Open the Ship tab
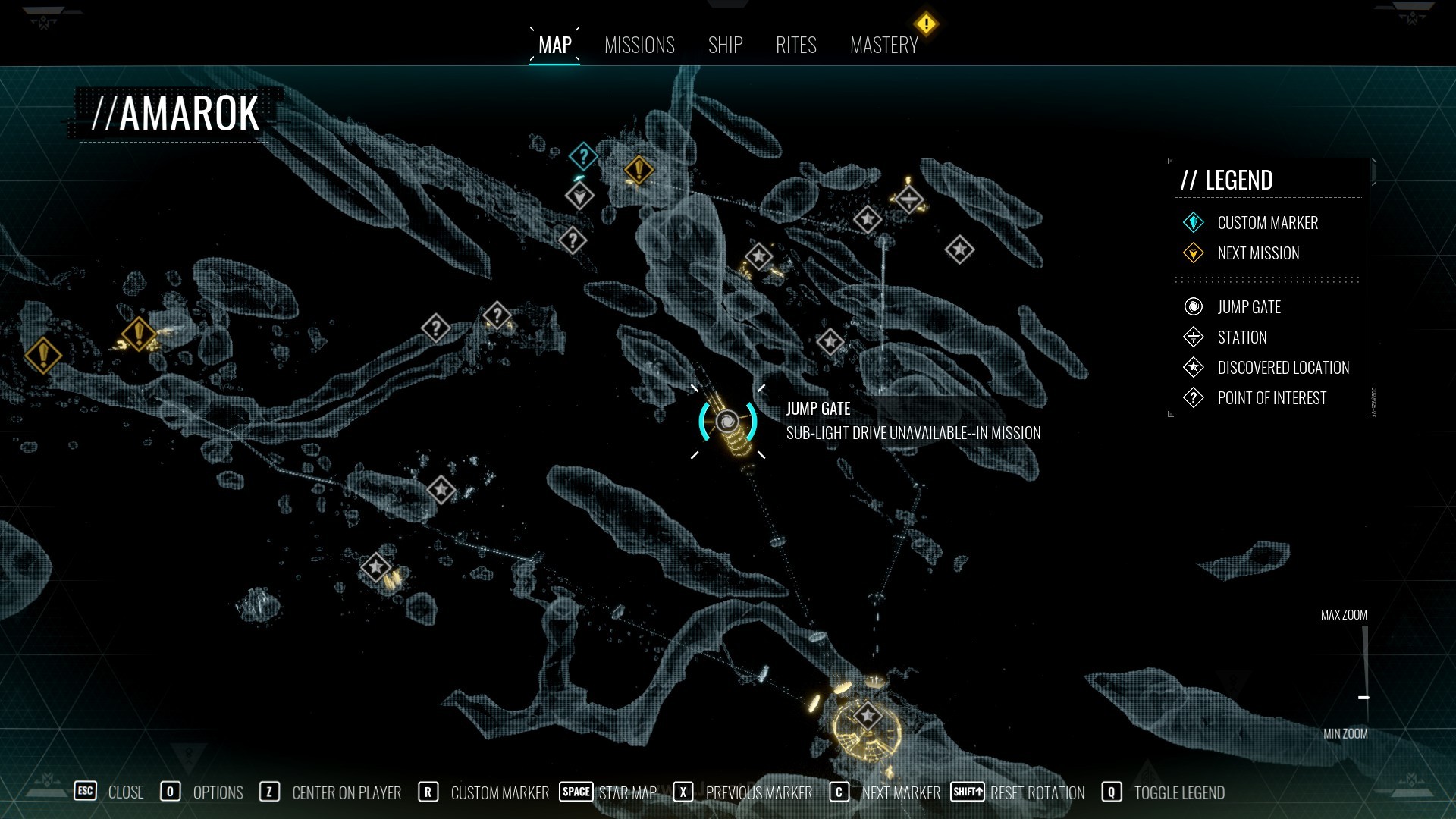This screenshot has height=819, width=1456. point(725,45)
